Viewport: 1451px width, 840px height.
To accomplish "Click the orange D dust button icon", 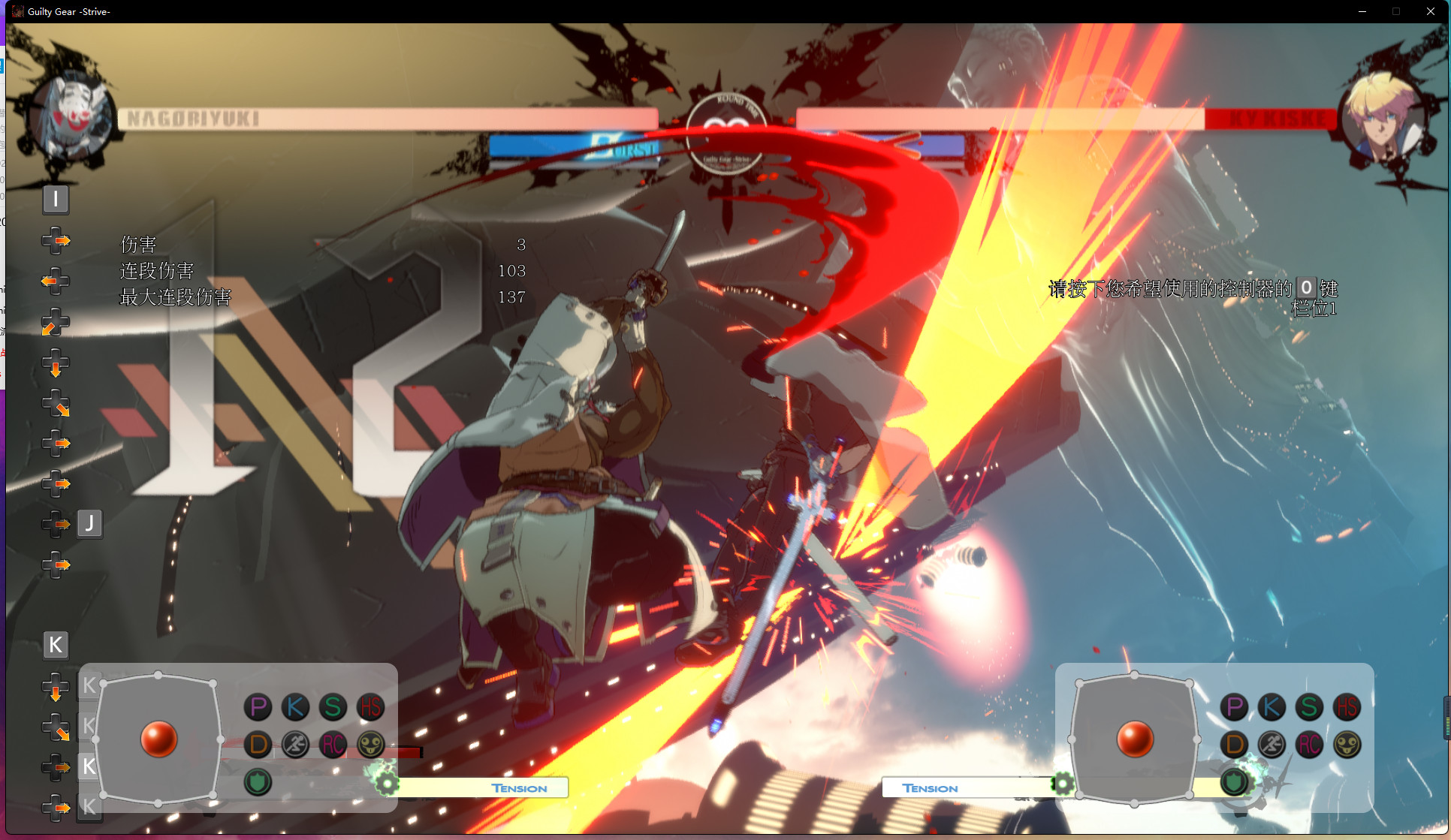I will pyautogui.click(x=258, y=745).
